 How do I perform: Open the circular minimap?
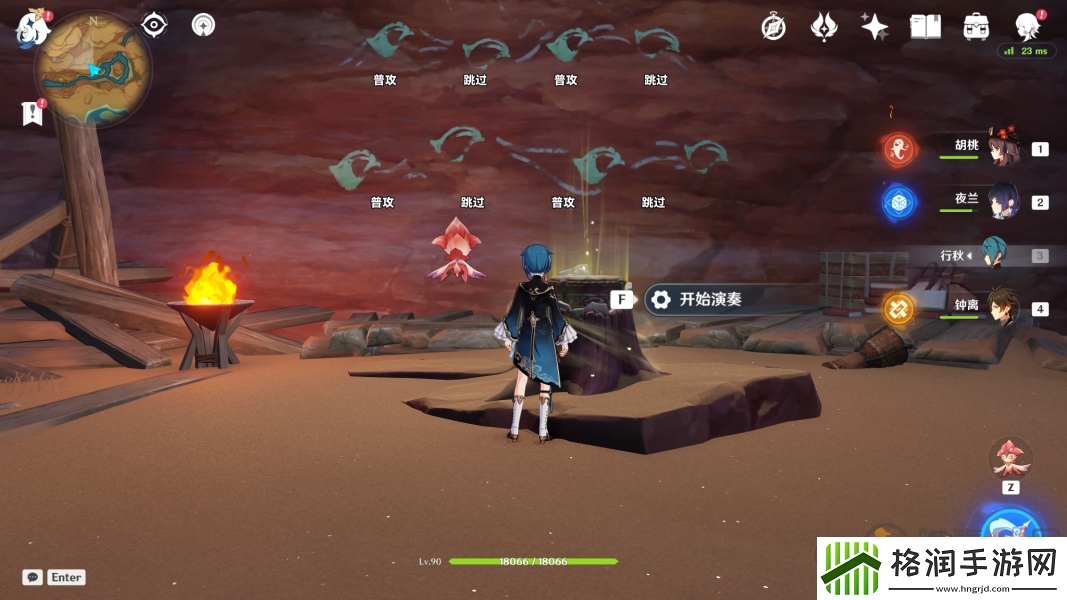[93, 69]
